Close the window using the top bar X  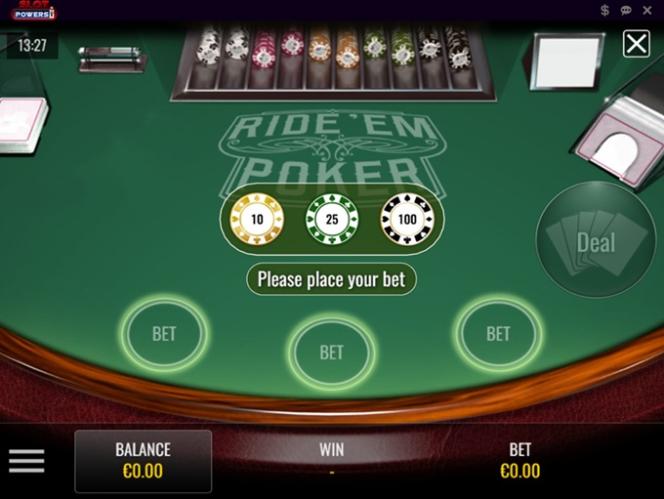pyautogui.click(x=648, y=10)
